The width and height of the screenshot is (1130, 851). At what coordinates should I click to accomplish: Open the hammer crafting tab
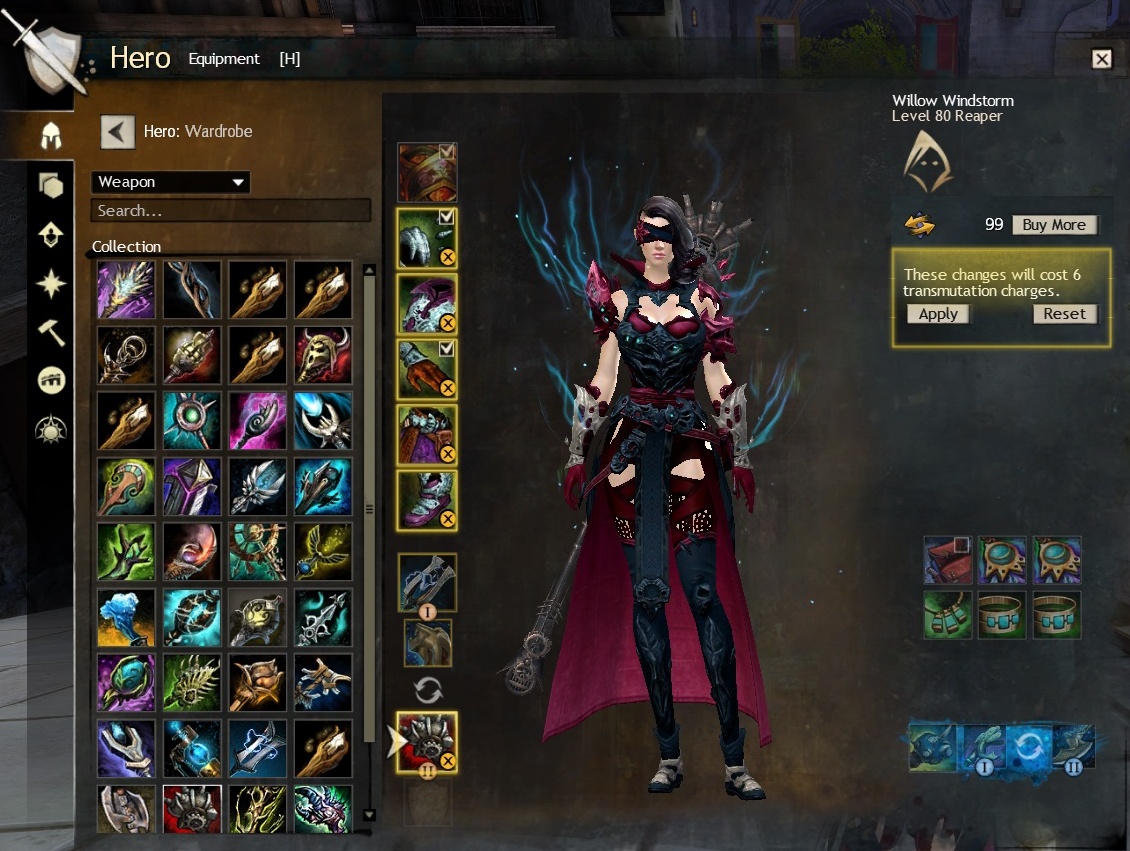click(51, 332)
